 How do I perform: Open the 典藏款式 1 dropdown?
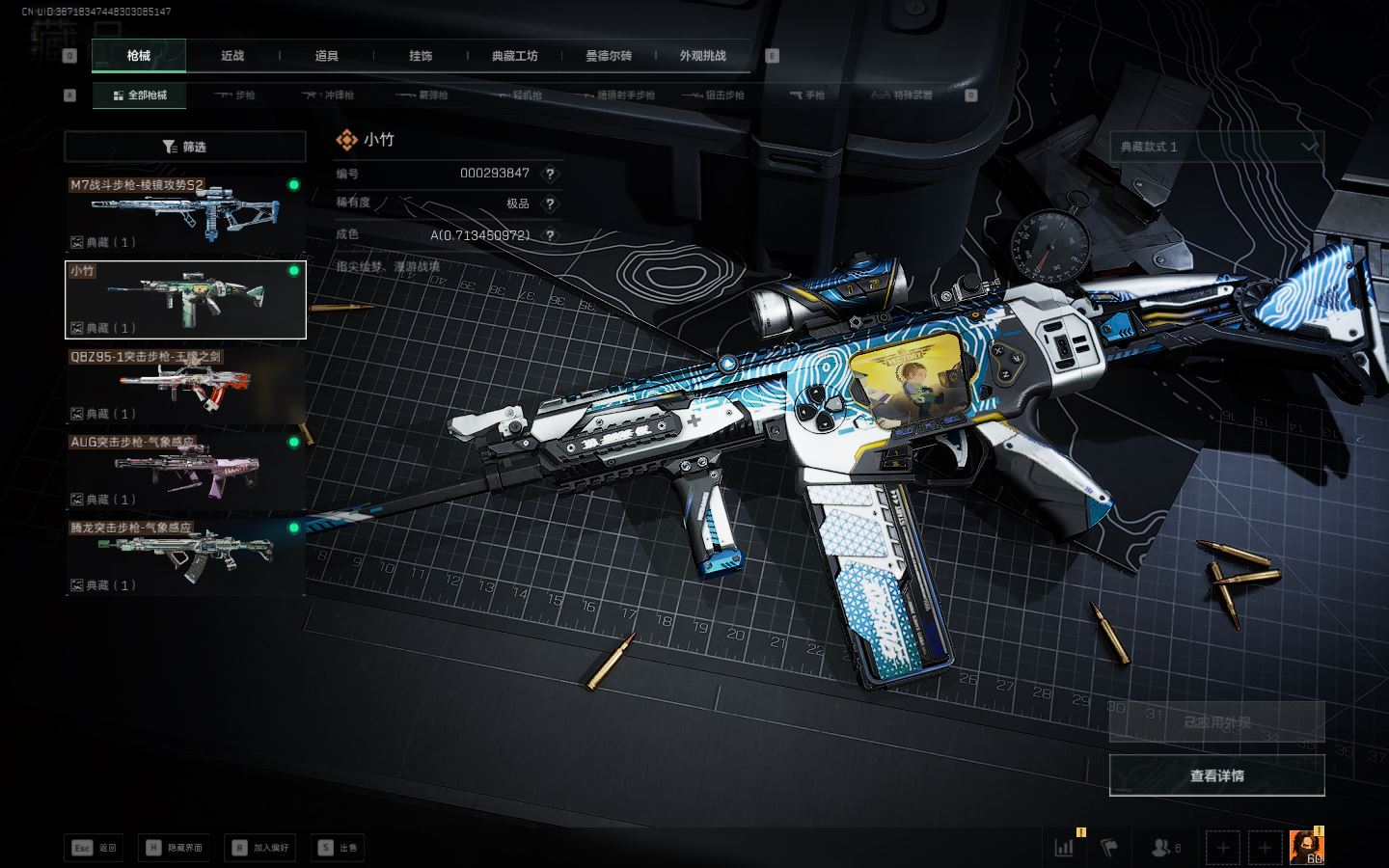click(x=1216, y=147)
